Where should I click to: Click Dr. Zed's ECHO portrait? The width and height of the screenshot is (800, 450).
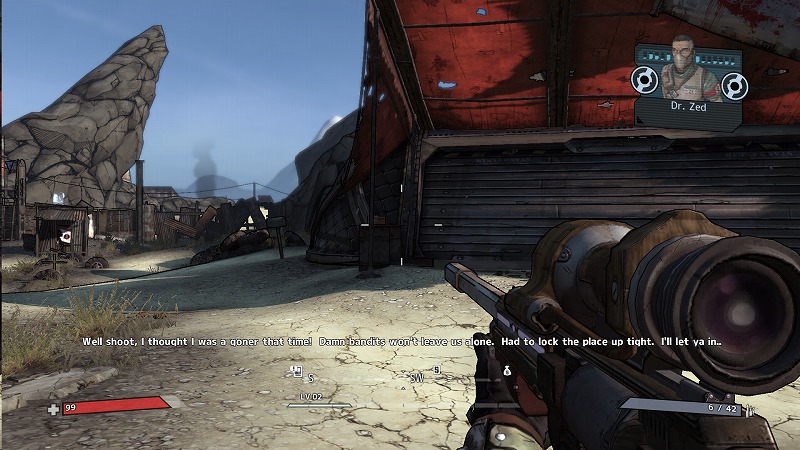click(683, 67)
